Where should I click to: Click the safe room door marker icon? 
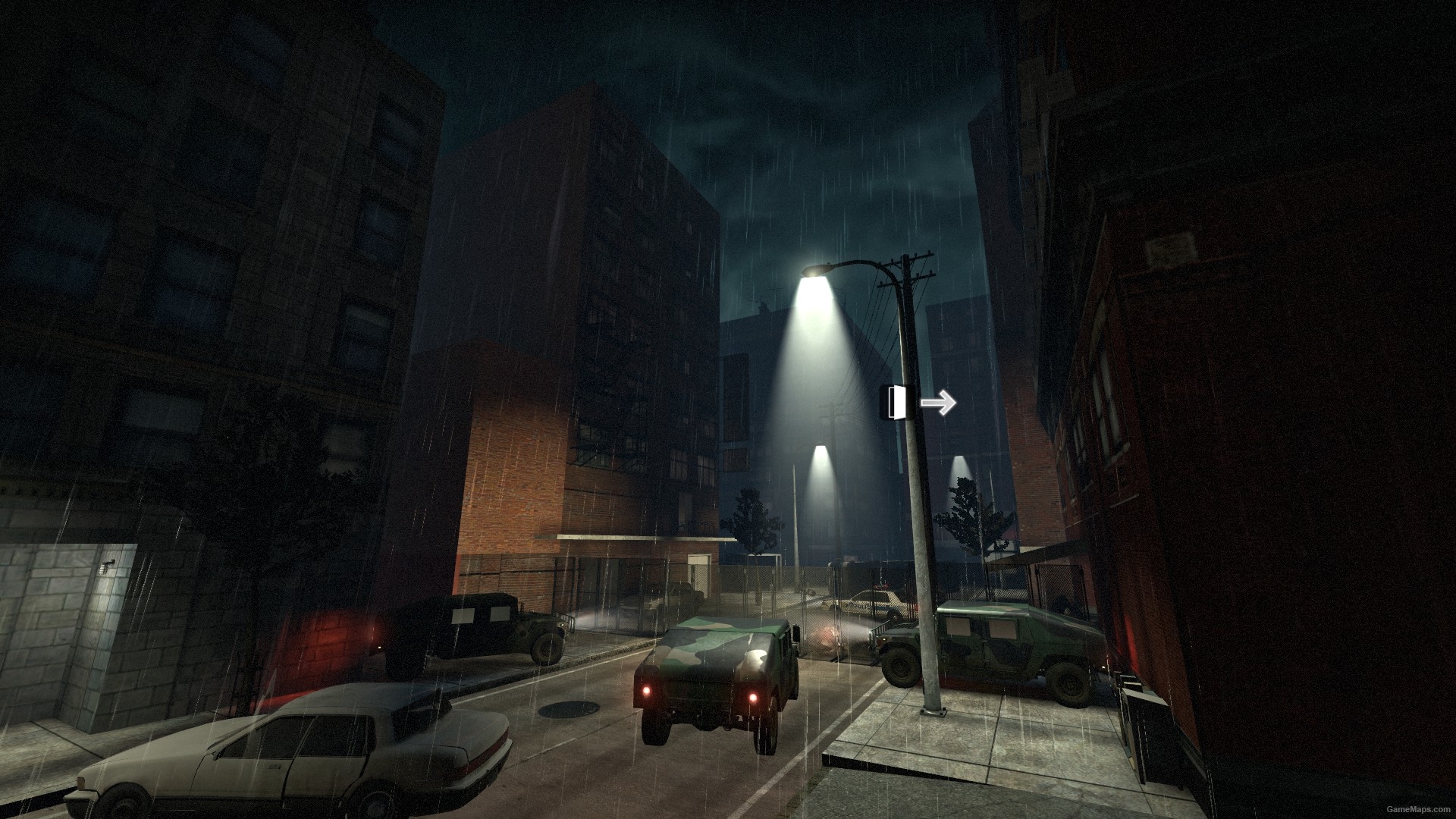coord(895,401)
